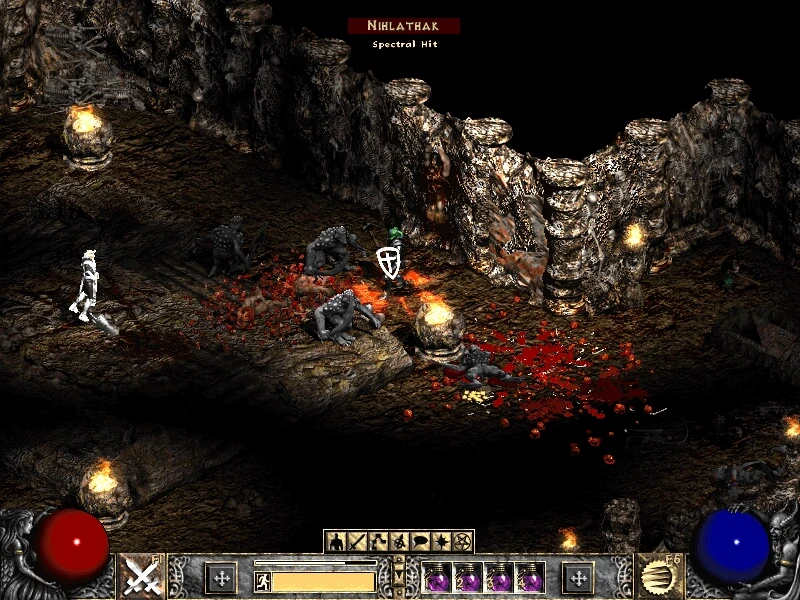Change the right-click skill marked F5

click(657, 577)
